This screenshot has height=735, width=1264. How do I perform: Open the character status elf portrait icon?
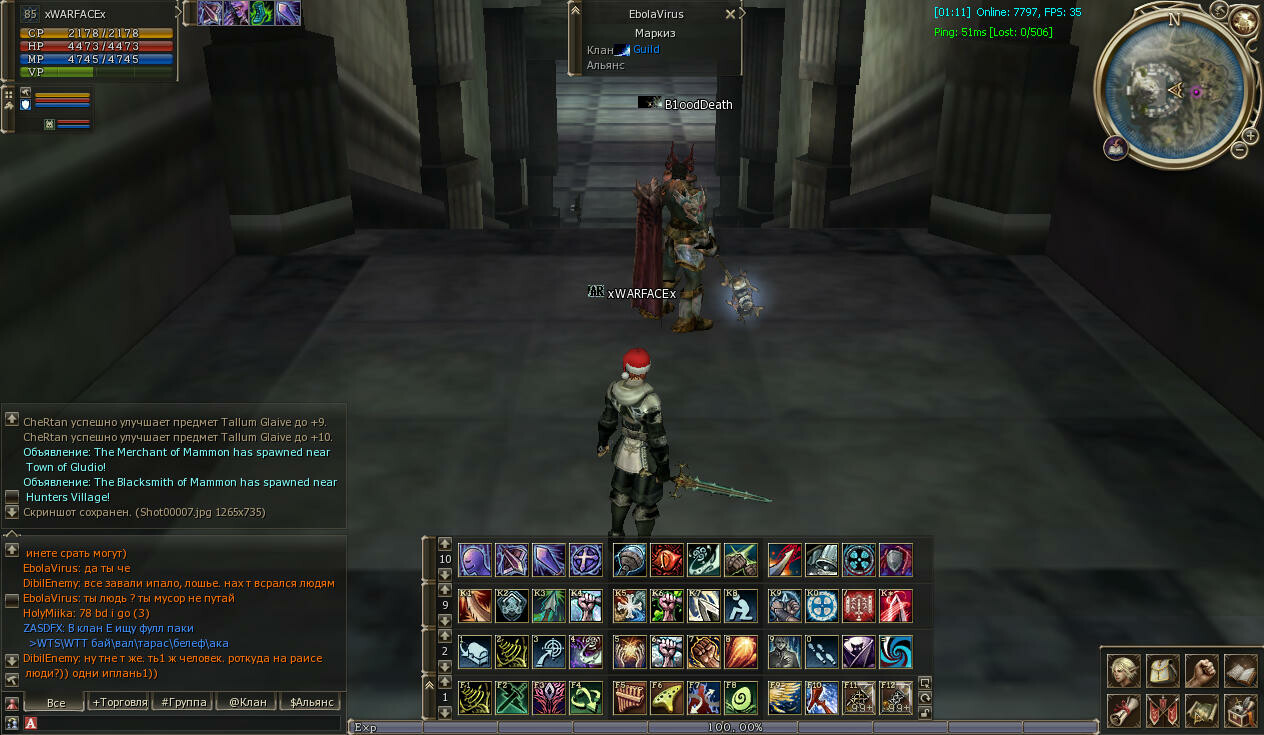(x=1124, y=671)
